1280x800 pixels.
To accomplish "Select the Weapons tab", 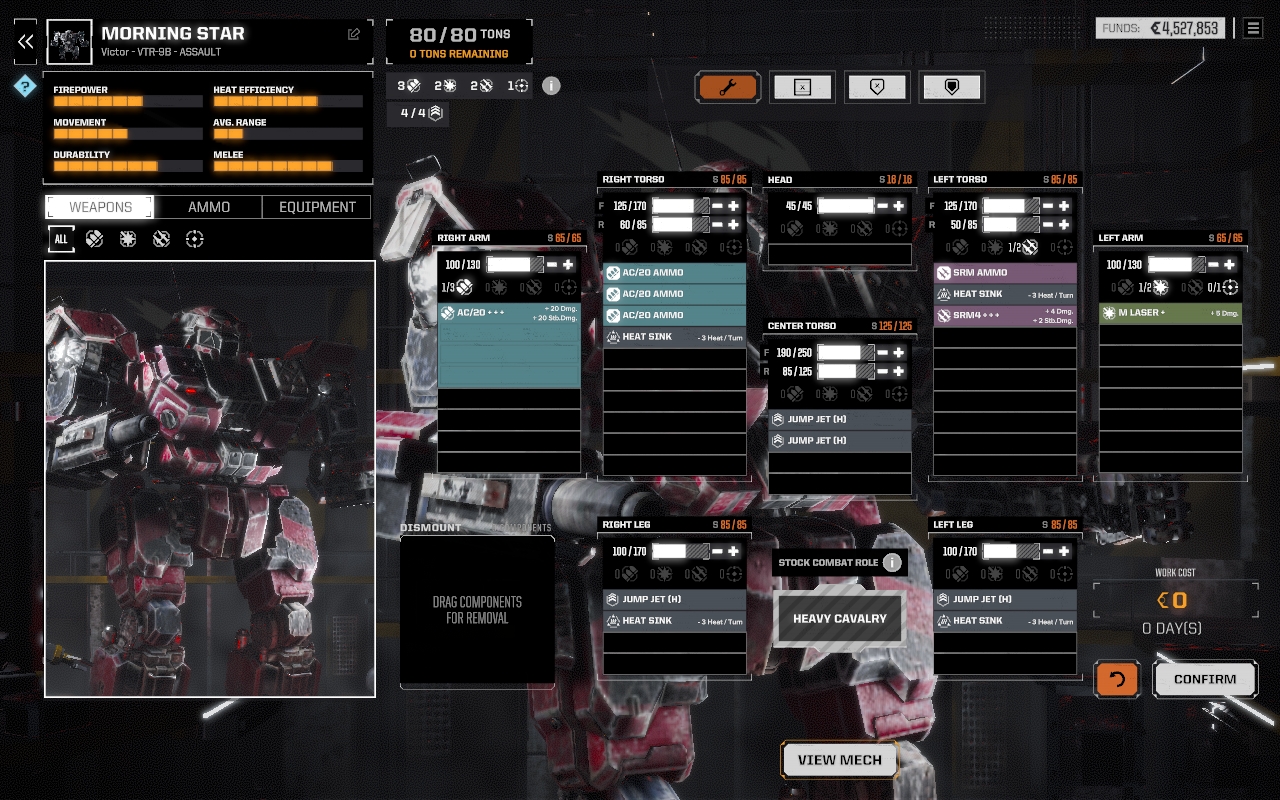I will (100, 207).
